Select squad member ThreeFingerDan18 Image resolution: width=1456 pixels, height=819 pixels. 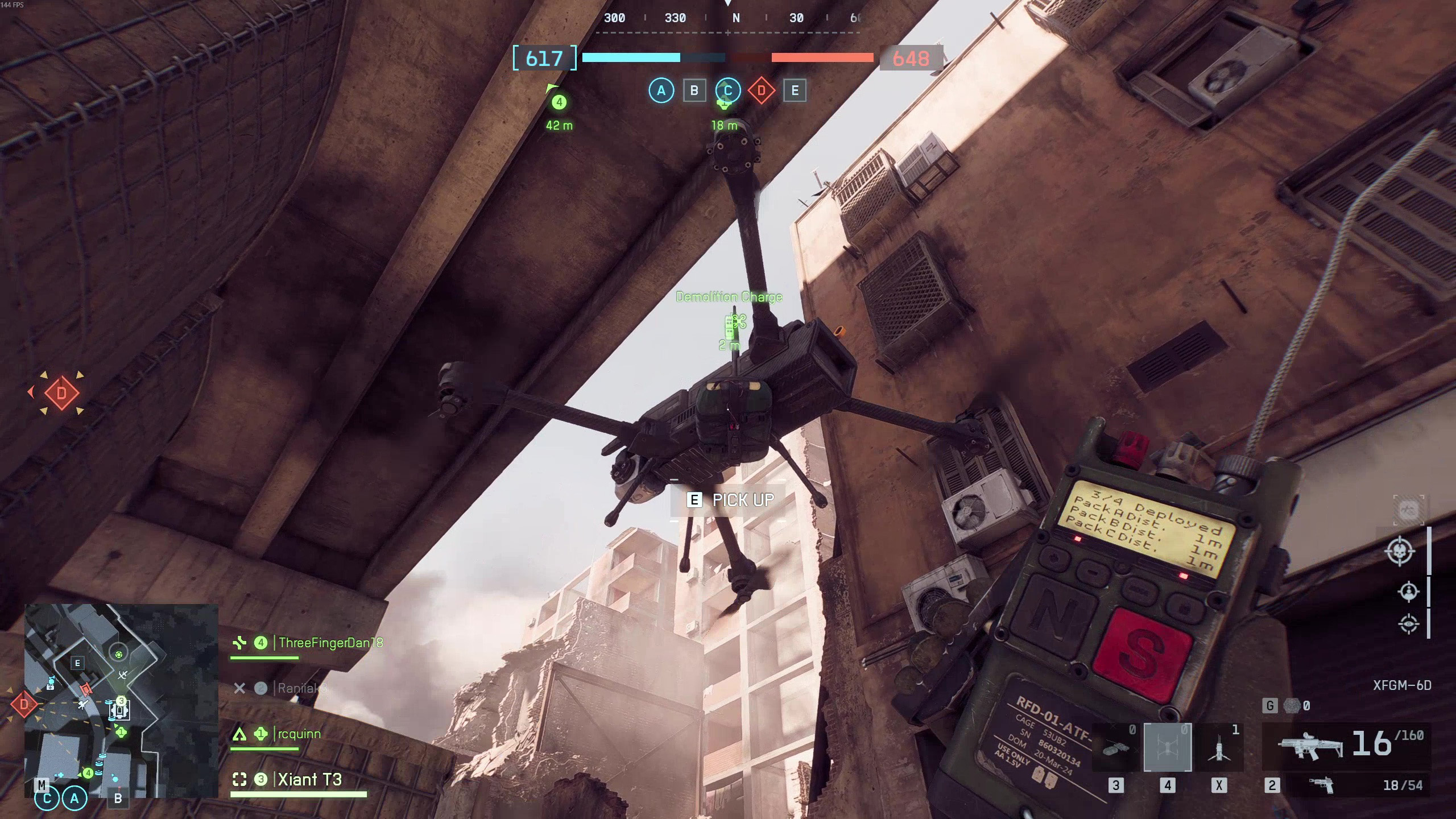pyautogui.click(x=330, y=643)
